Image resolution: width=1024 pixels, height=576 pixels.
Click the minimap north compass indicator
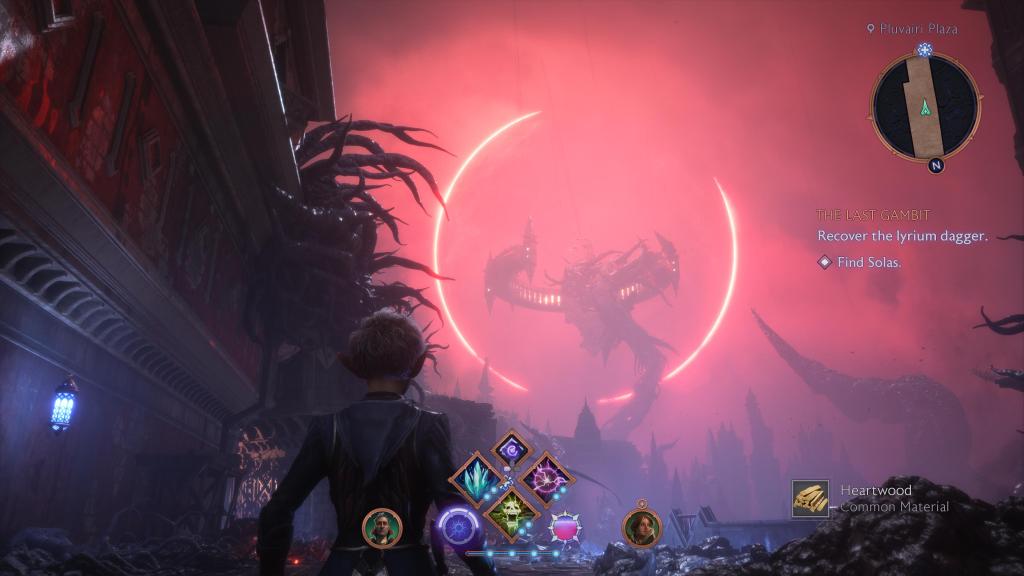935,166
